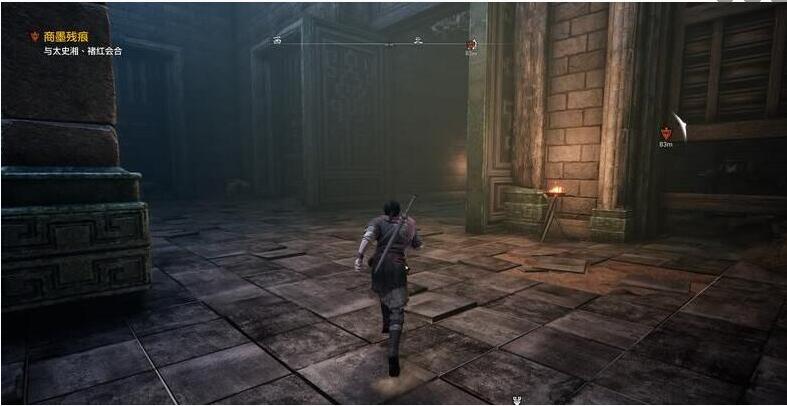Select the small white icon at the bottom centre
This screenshot has width=787, height=406.
coord(518,400)
